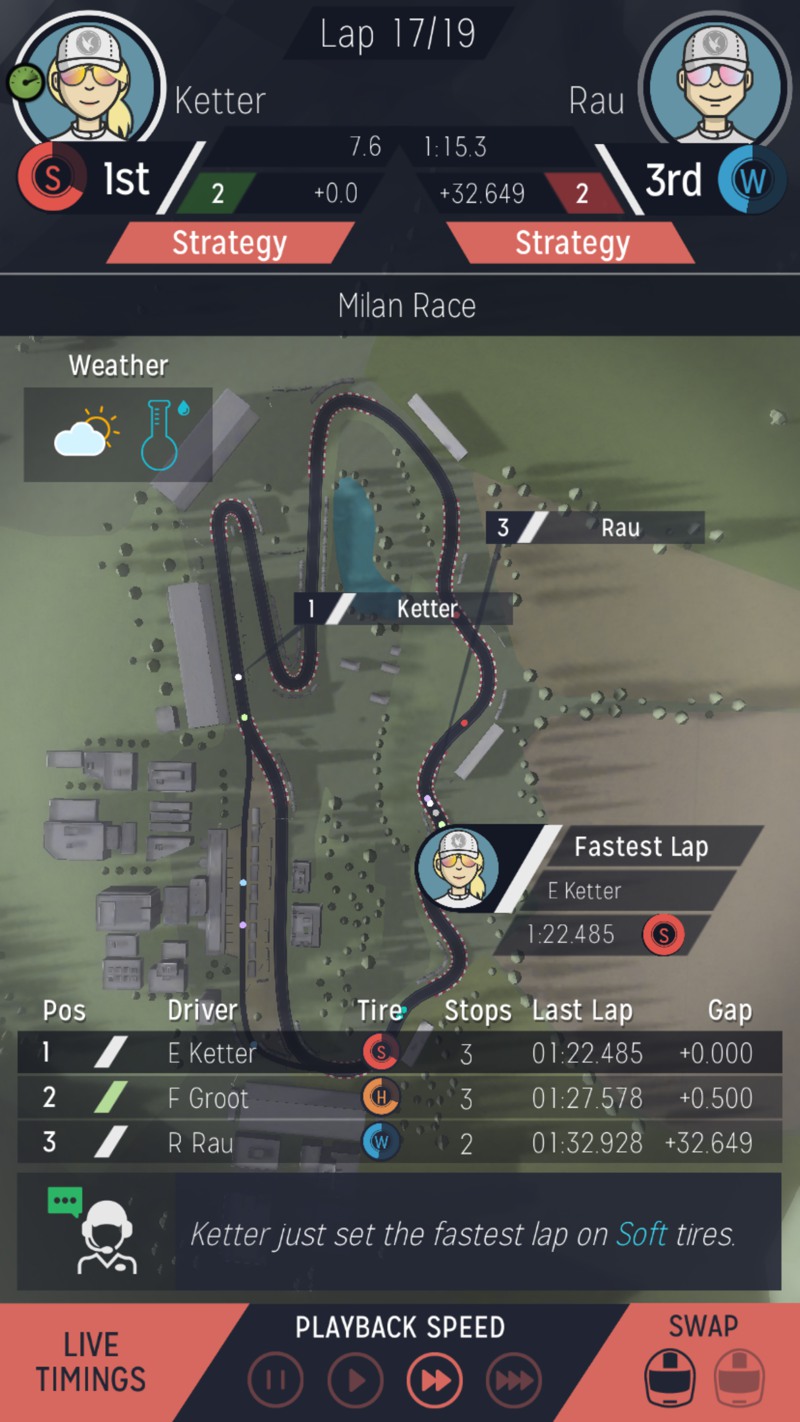
Task: Click the Rau map marker label
Action: coord(596,528)
